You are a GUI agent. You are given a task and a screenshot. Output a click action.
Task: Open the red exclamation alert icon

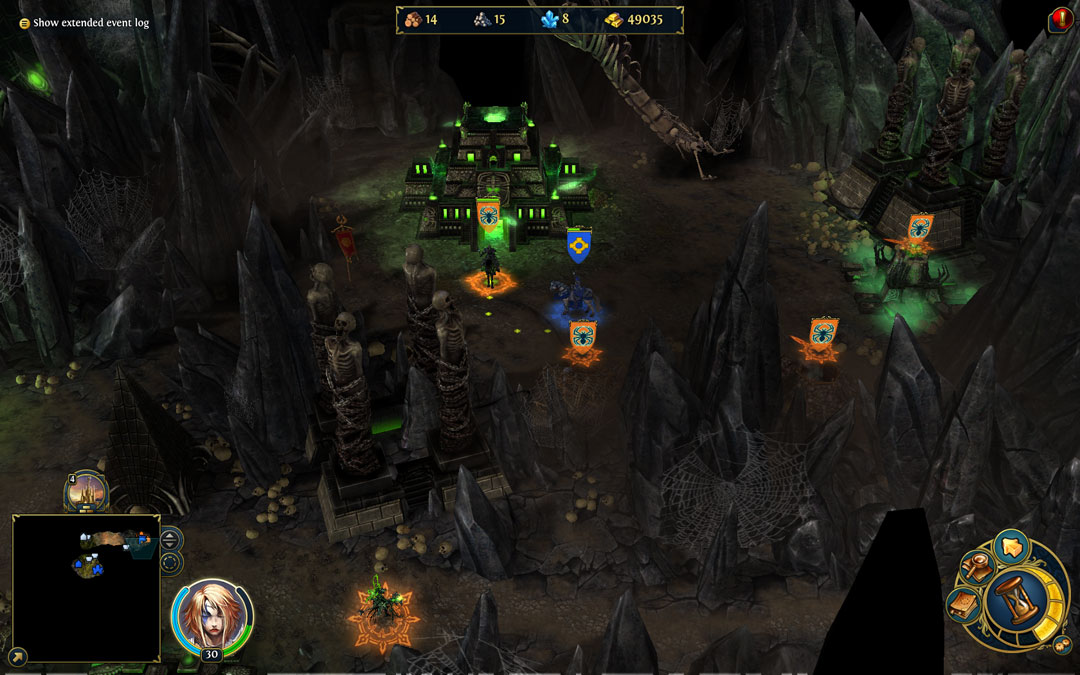[1061, 19]
